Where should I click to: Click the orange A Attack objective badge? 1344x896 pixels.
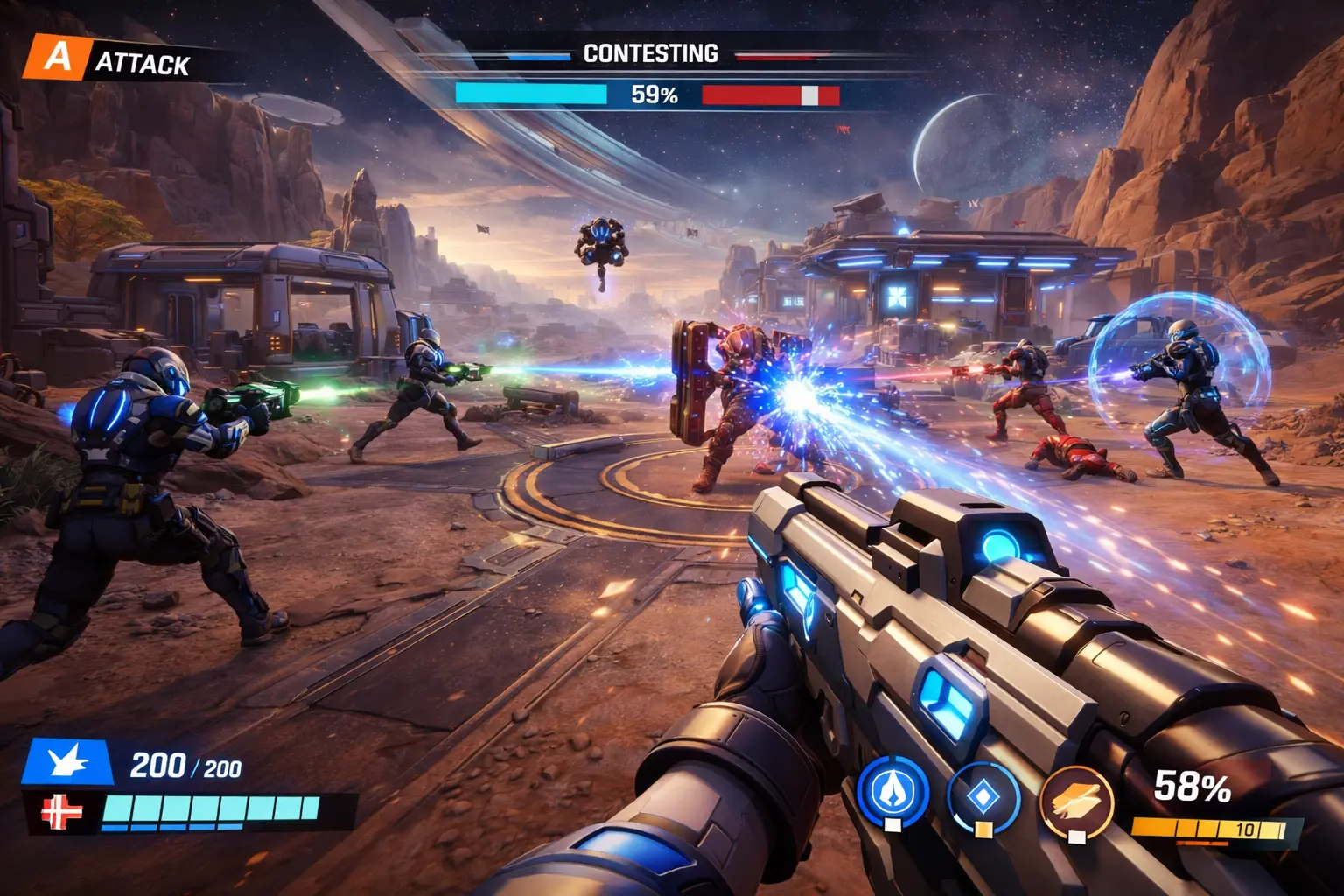tap(56, 58)
